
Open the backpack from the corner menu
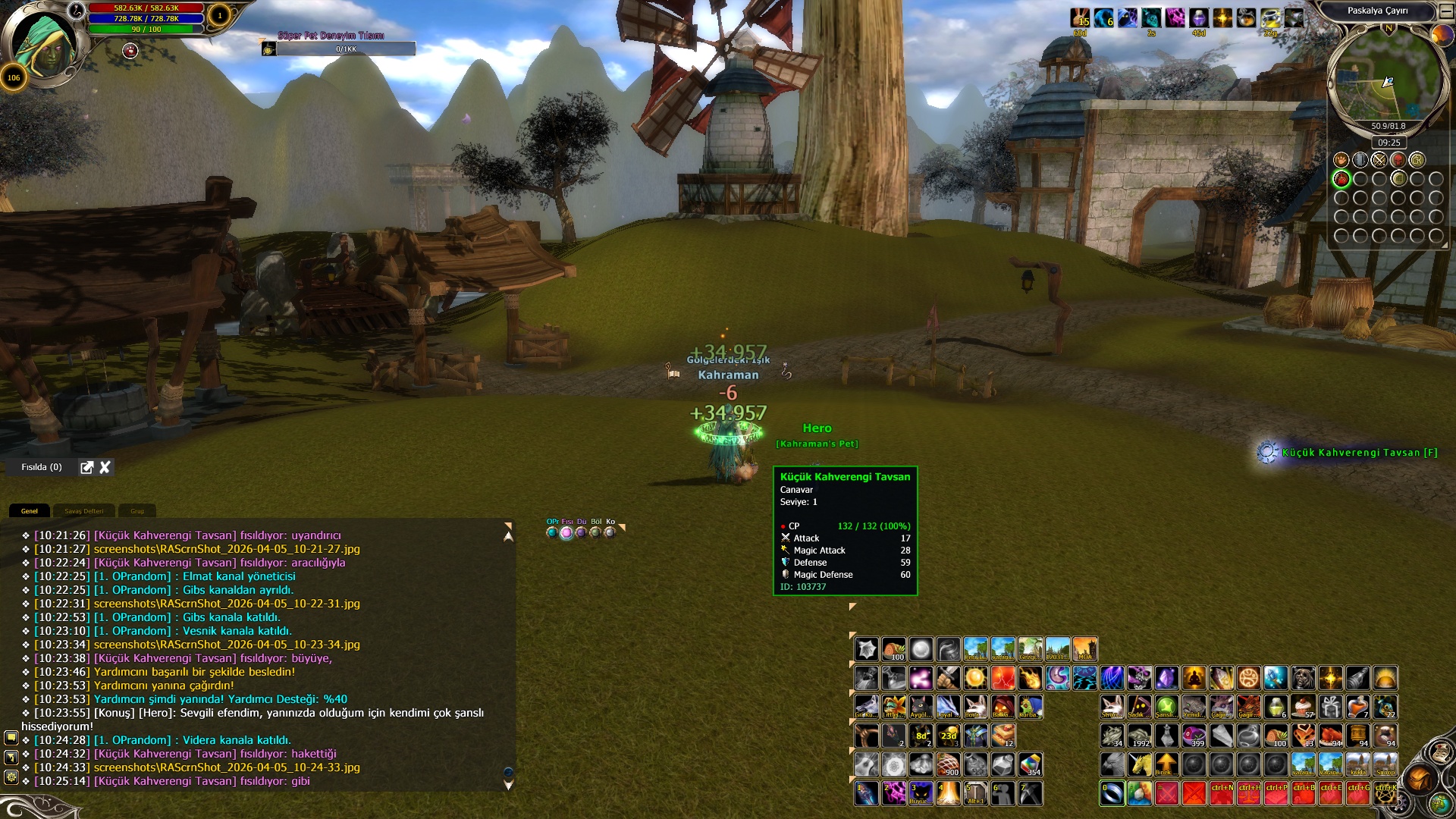tap(1418, 779)
